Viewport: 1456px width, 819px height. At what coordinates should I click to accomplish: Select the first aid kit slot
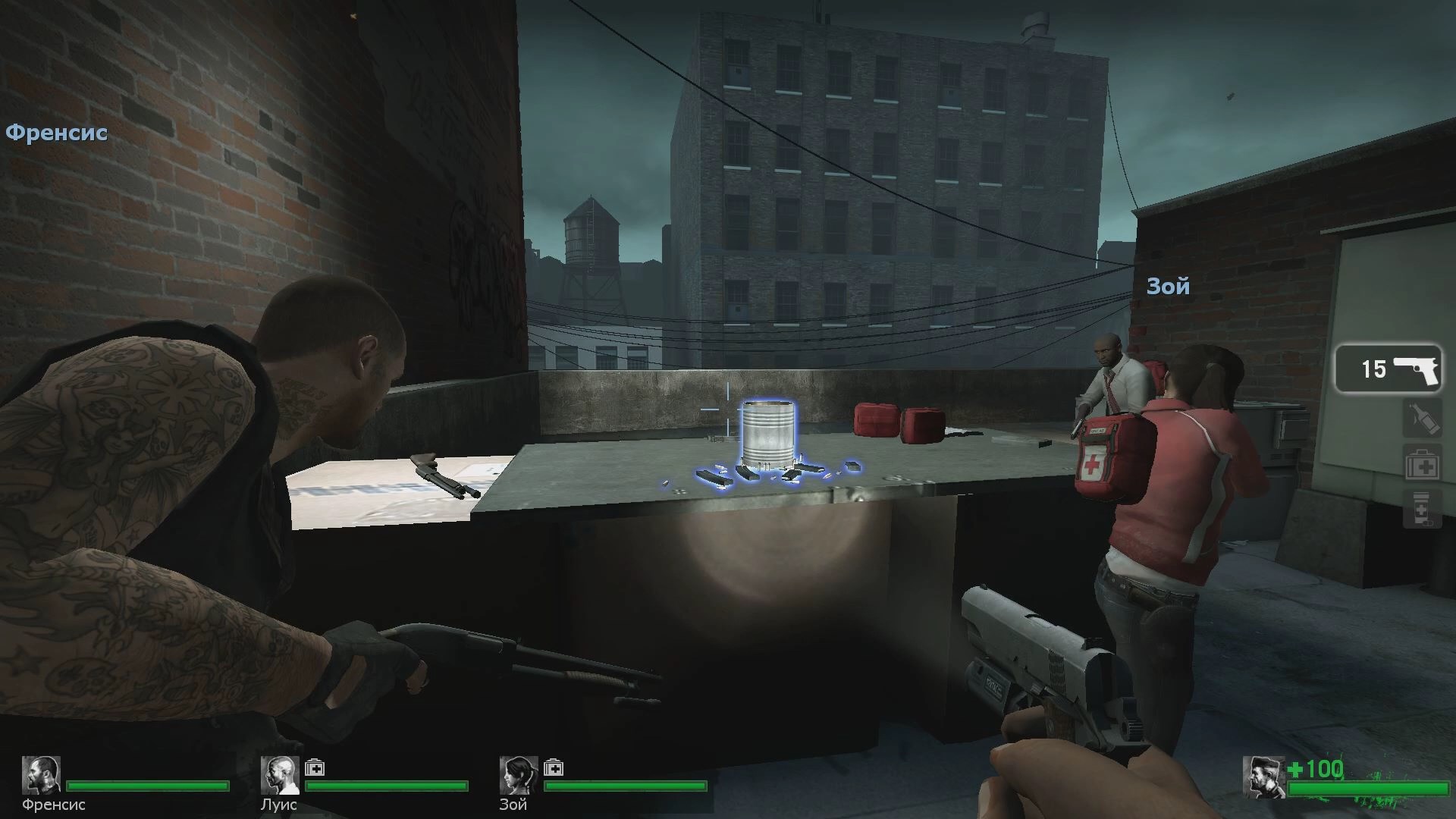[x=1424, y=462]
